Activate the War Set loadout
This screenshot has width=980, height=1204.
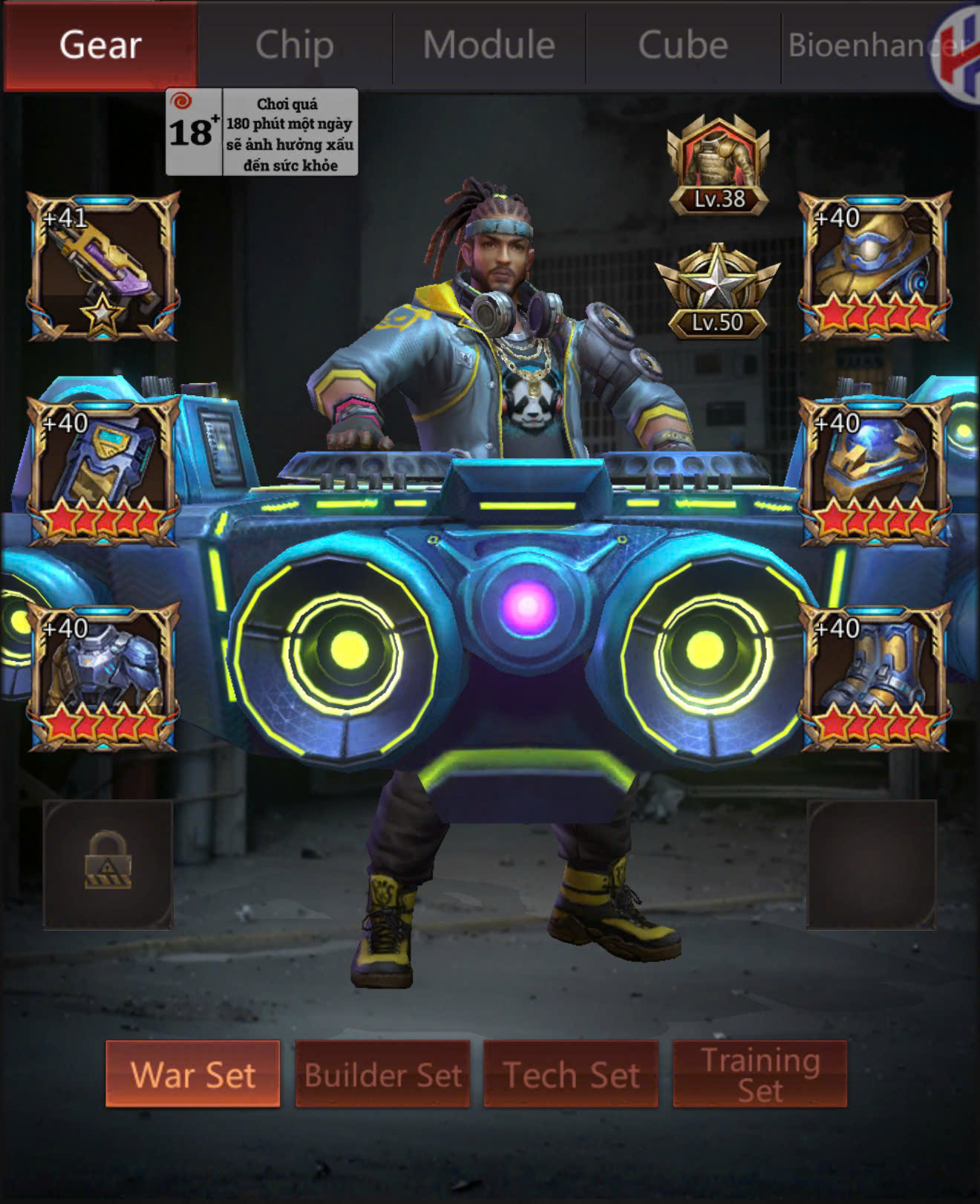coord(193,1074)
